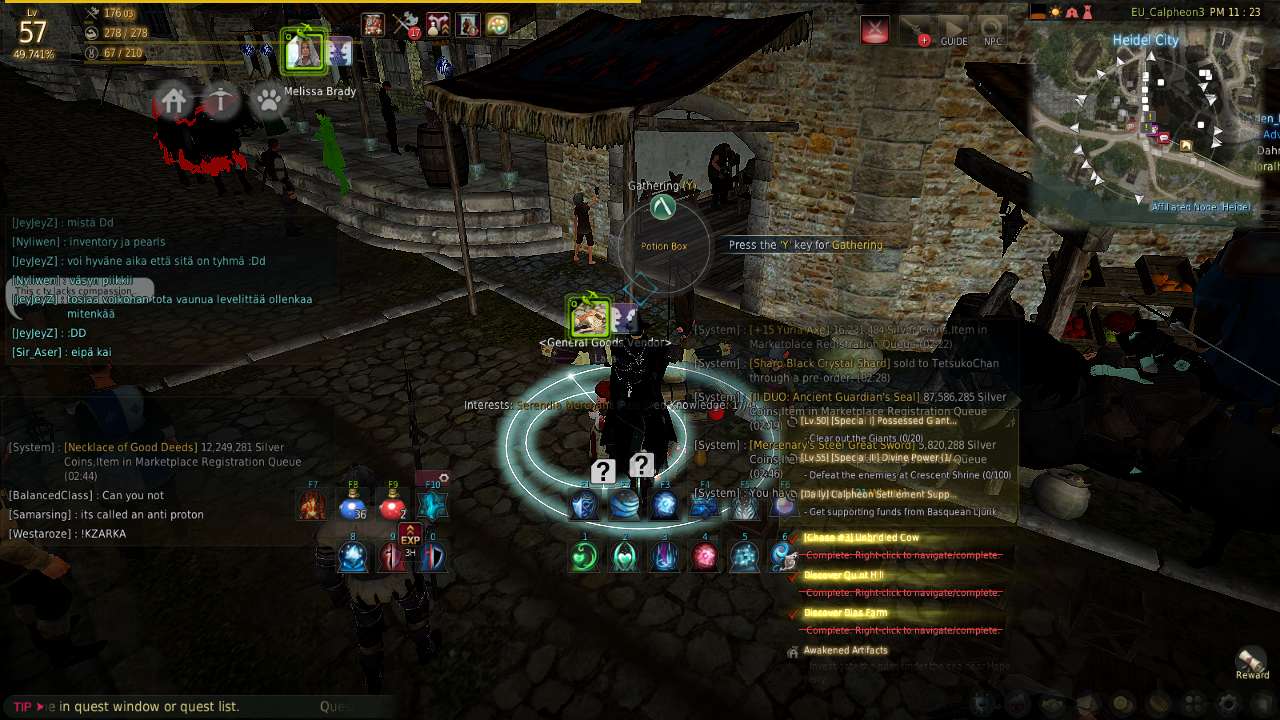This screenshot has width=1280, height=720.
Task: Click the house icon button
Action: point(174,100)
